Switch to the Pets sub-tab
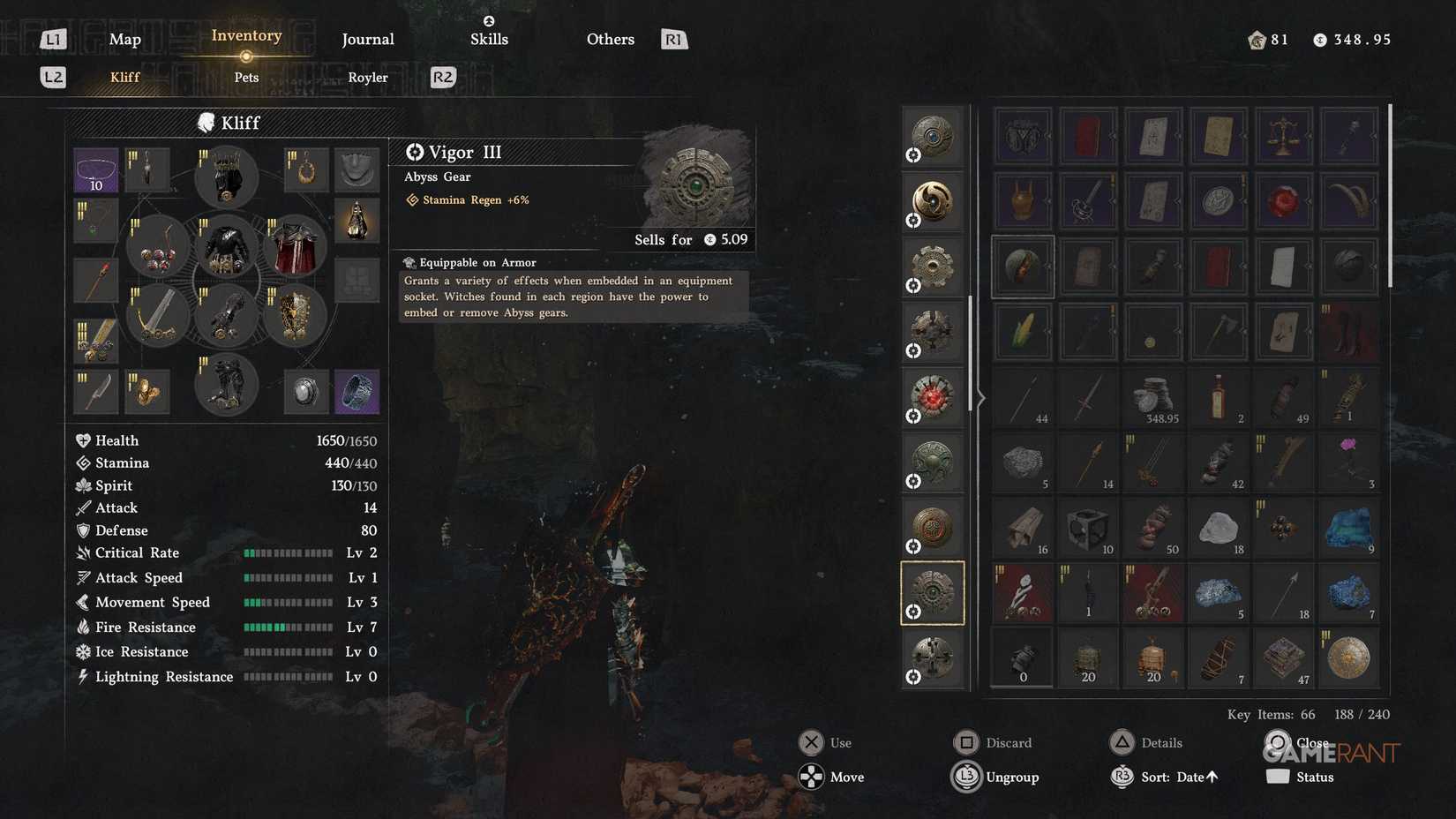Image resolution: width=1456 pixels, height=819 pixels. [x=246, y=78]
